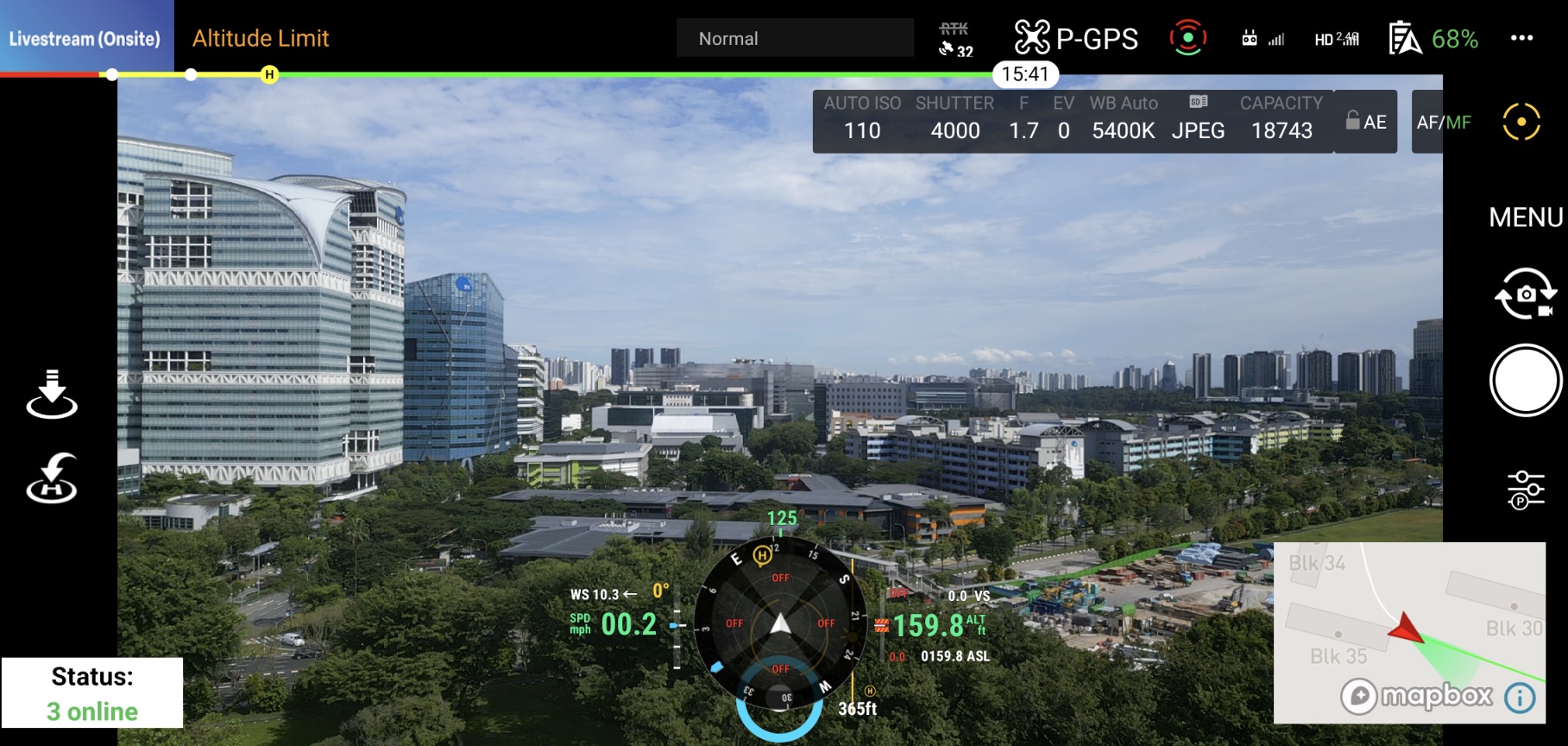Open the MENU panel

[x=1525, y=218]
